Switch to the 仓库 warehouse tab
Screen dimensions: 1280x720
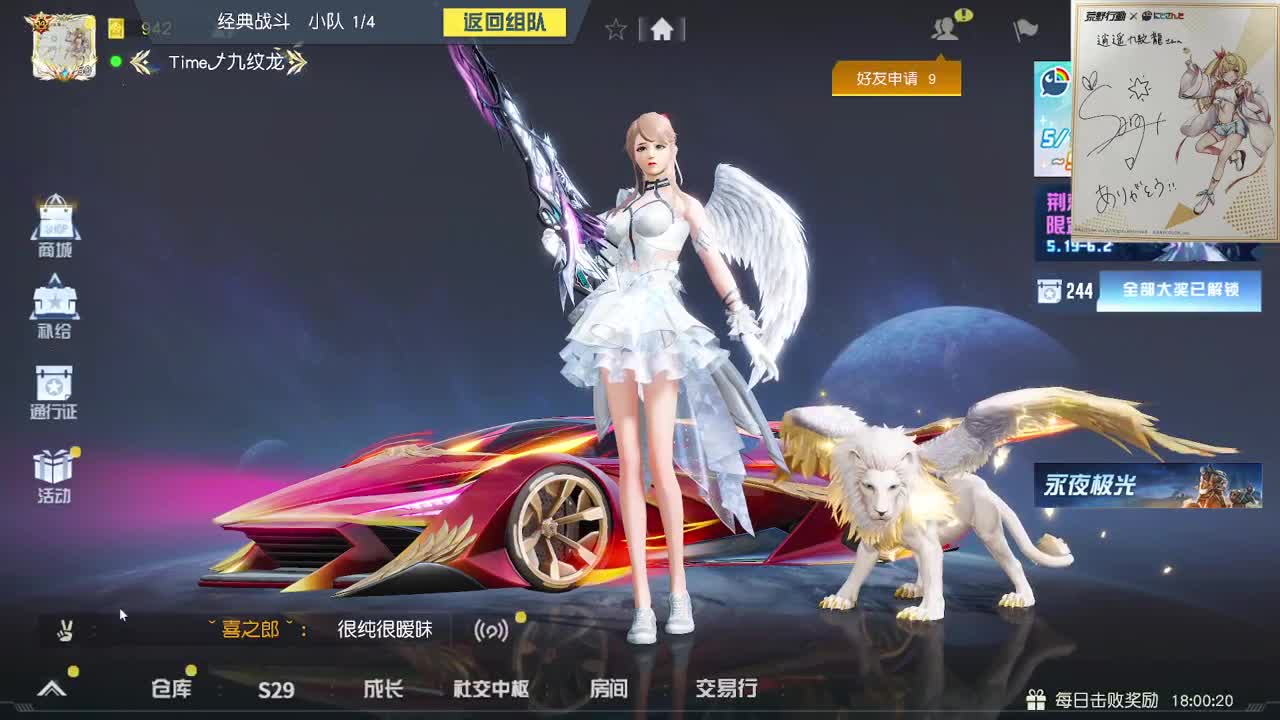pos(170,690)
